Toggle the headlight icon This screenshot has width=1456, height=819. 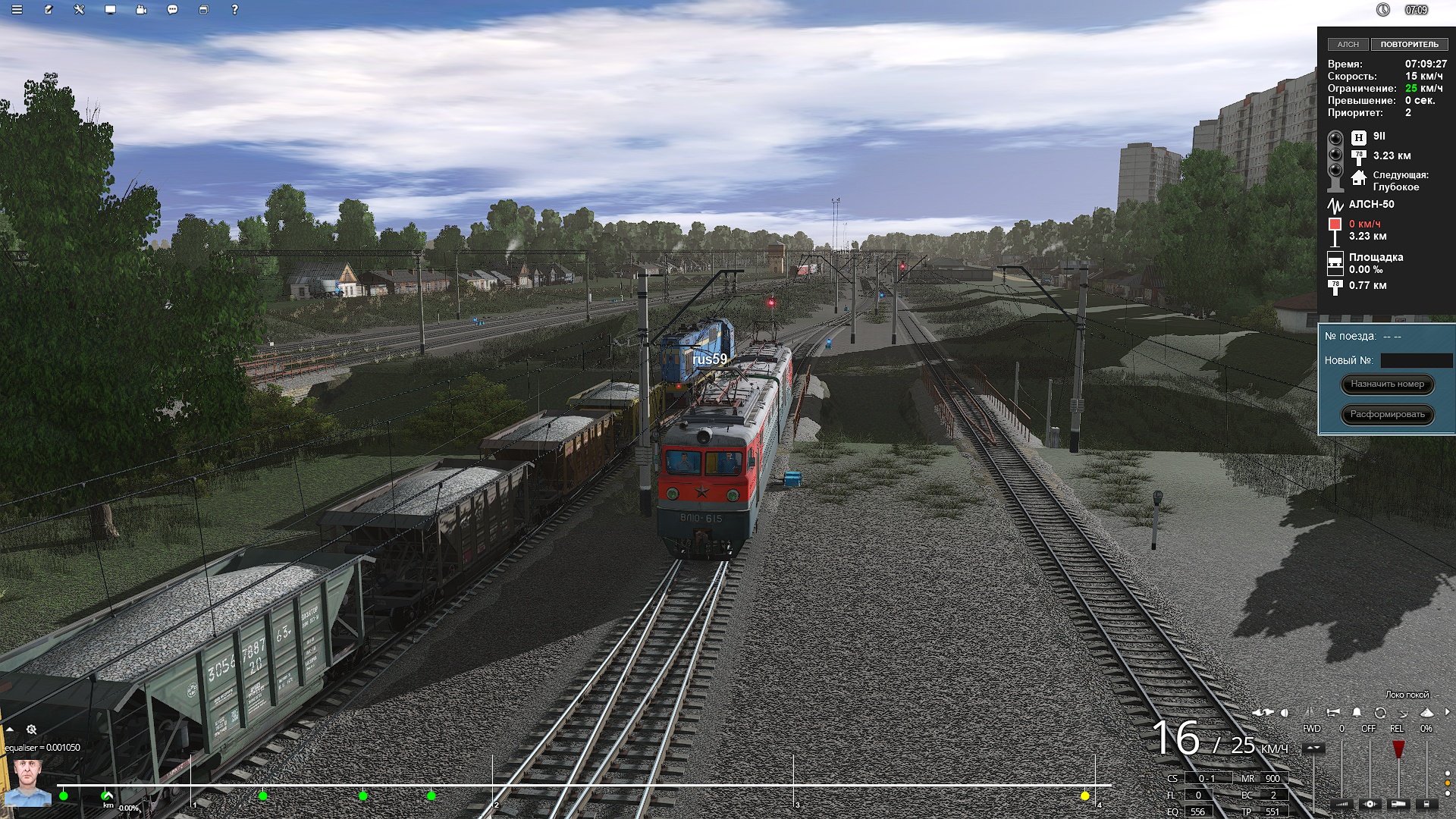pyautogui.click(x=1284, y=713)
